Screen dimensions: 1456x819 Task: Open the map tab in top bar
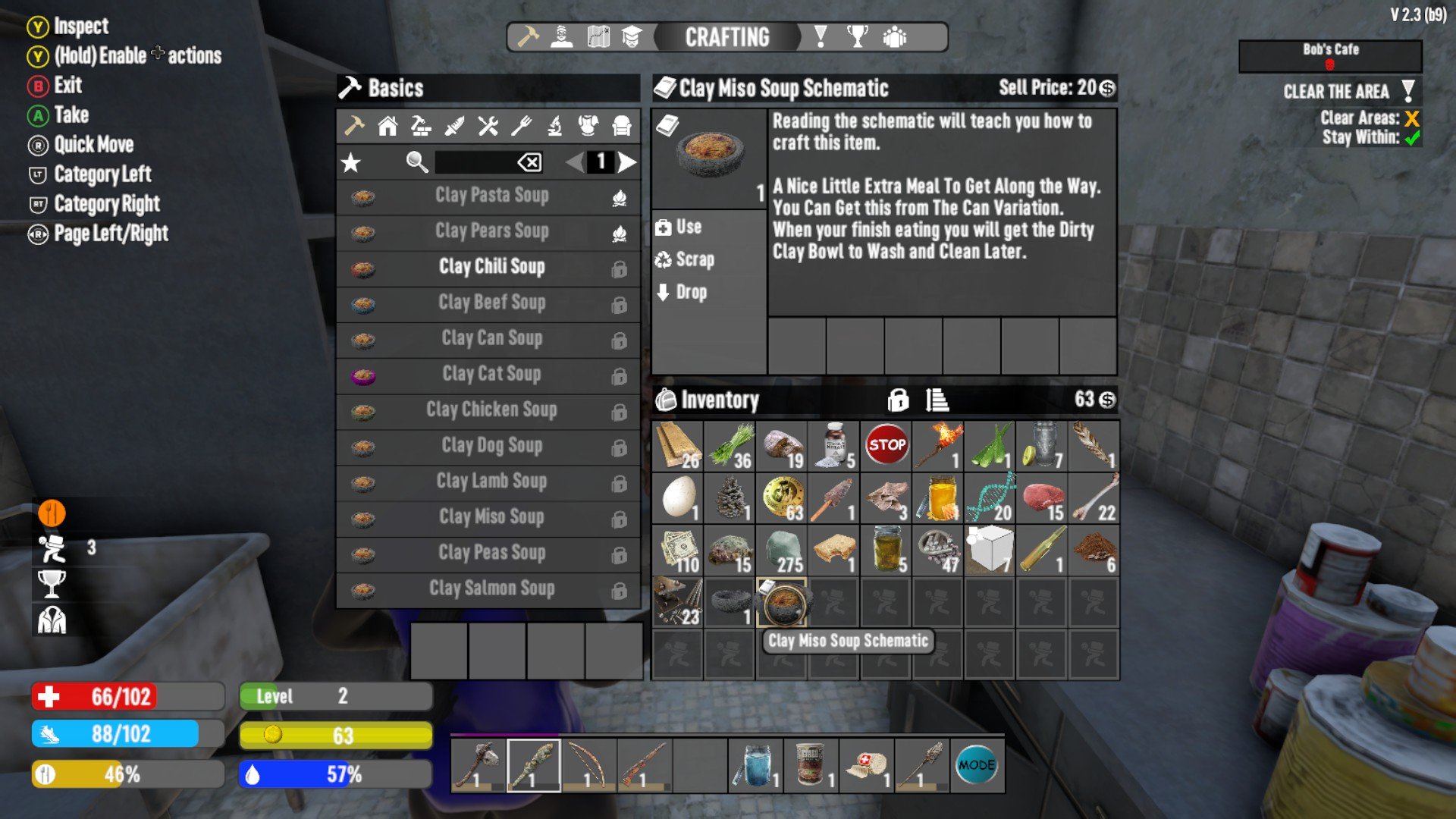[x=598, y=37]
